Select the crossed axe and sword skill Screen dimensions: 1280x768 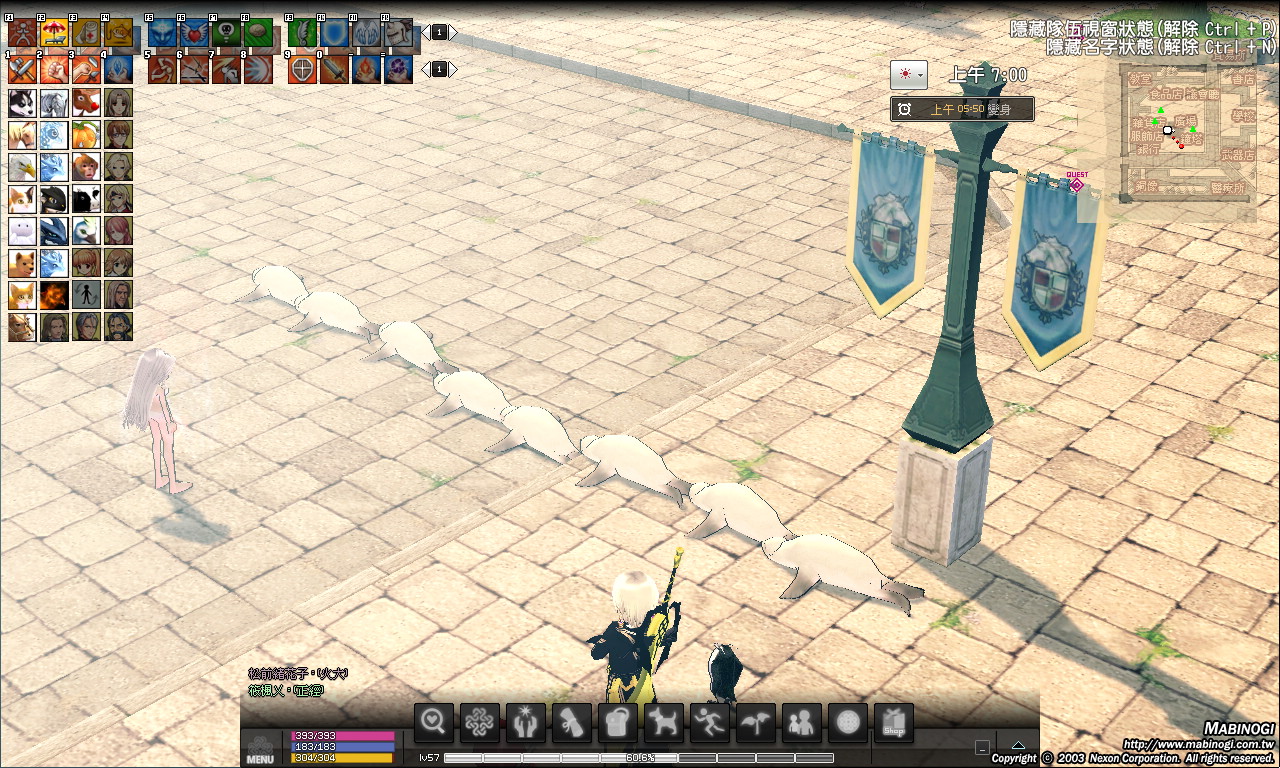tap(22, 69)
